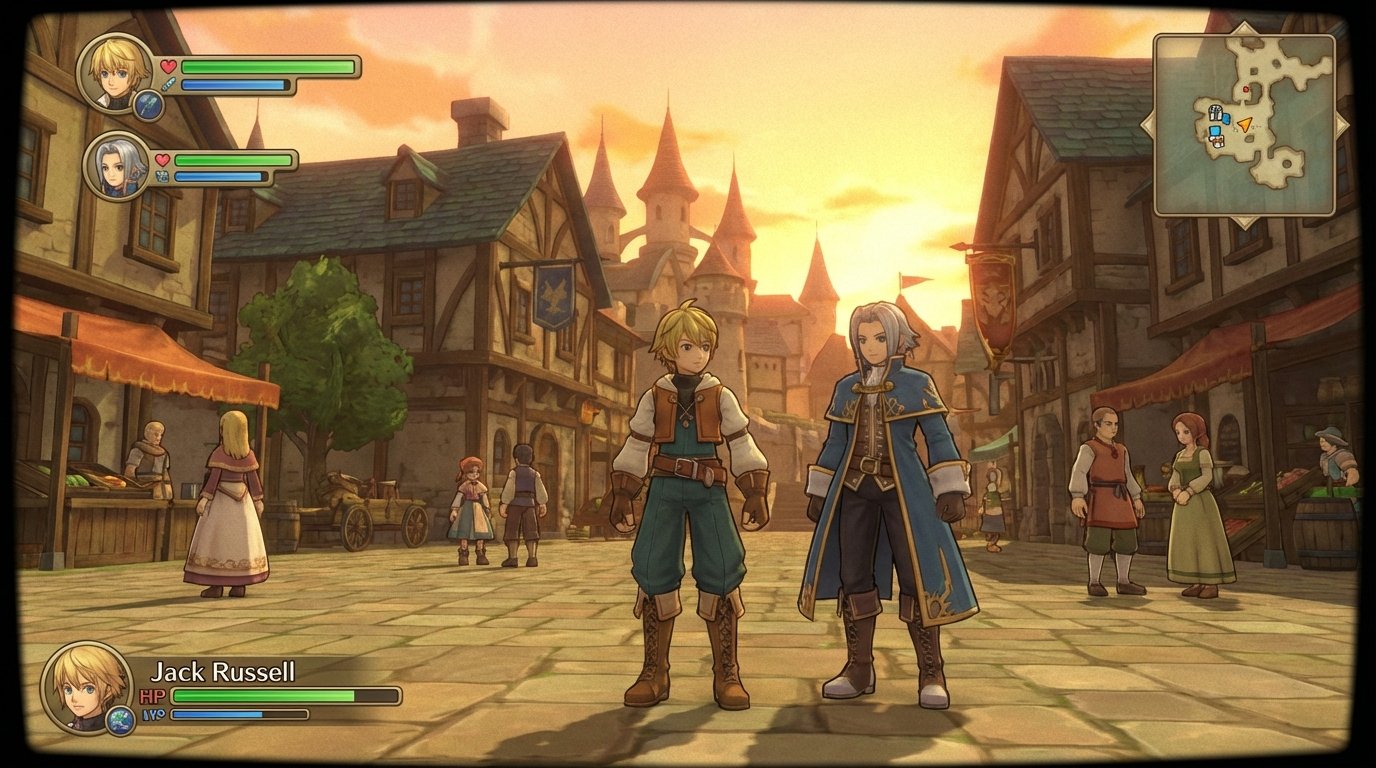Click the red destination dot on the minimap
The image size is (1376, 768).
(x=1246, y=90)
